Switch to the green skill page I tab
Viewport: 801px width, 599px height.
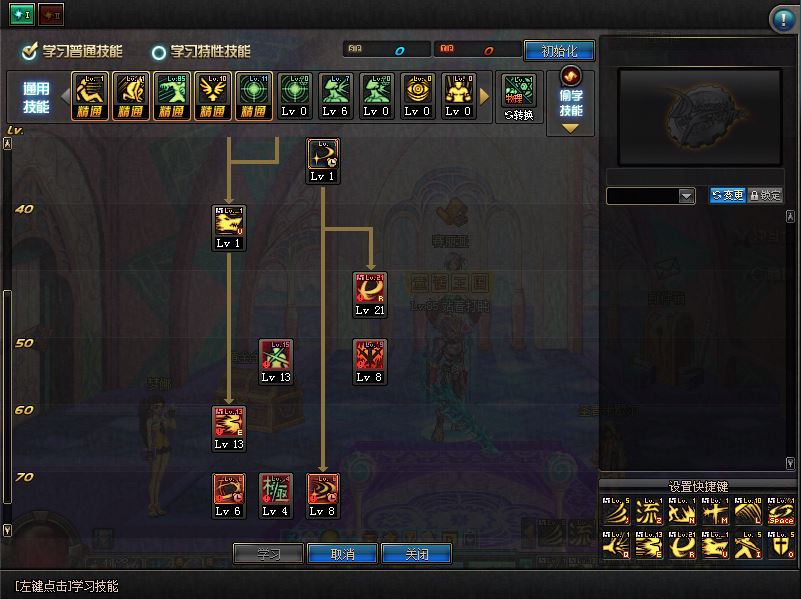pyautogui.click(x=22, y=13)
